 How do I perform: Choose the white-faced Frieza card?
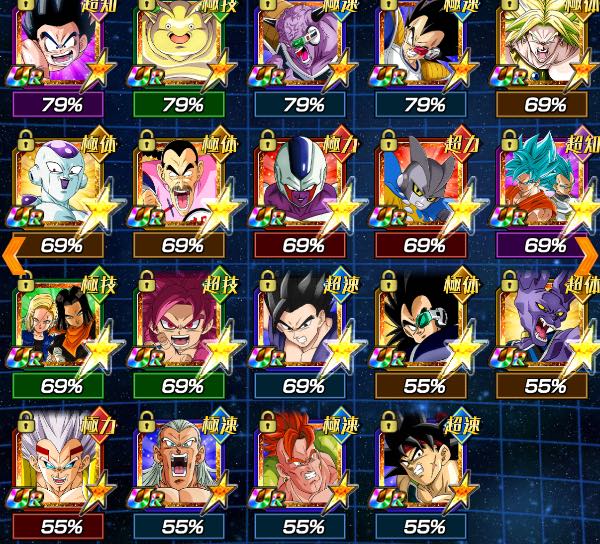tap(60, 186)
